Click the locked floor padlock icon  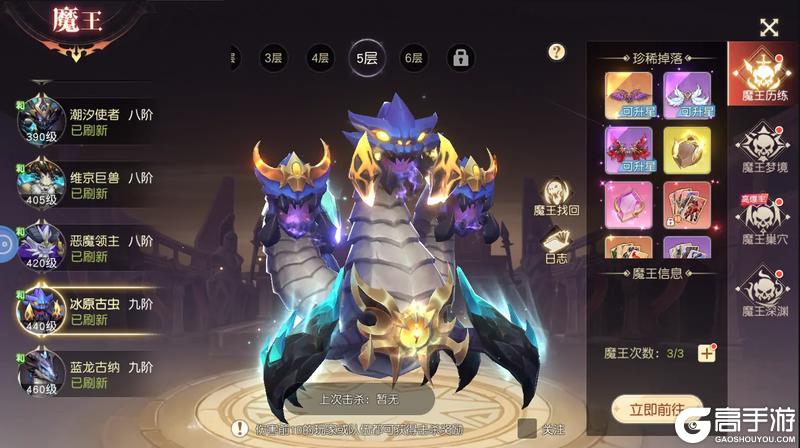click(460, 58)
